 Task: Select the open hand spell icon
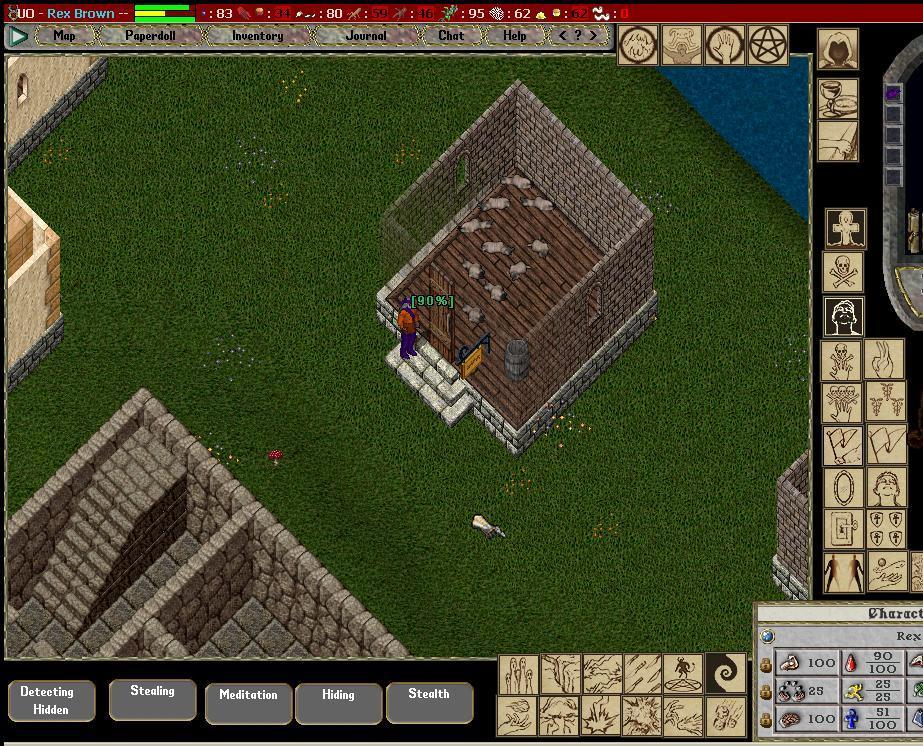pos(725,45)
